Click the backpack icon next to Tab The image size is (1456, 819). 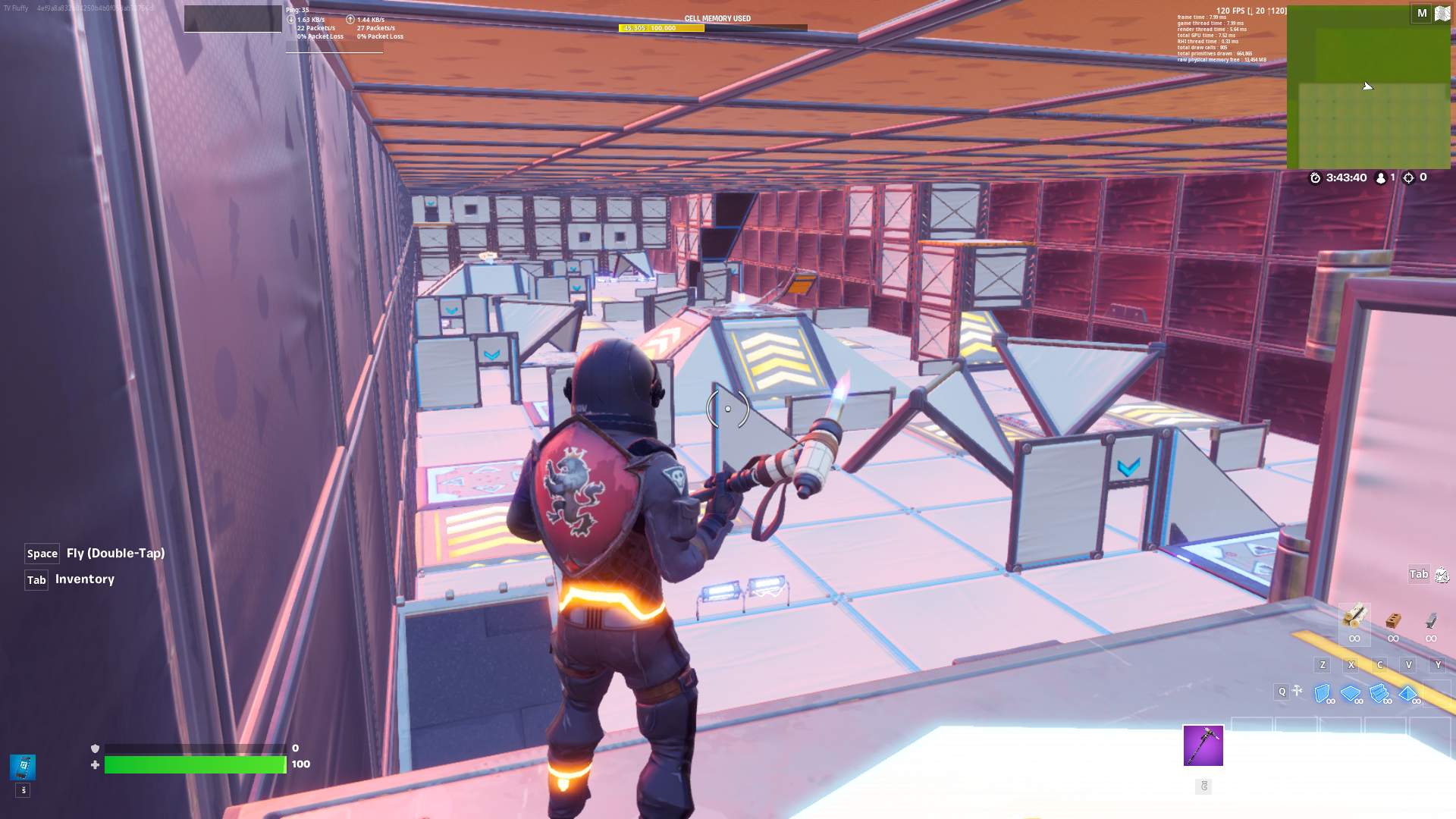[1441, 574]
